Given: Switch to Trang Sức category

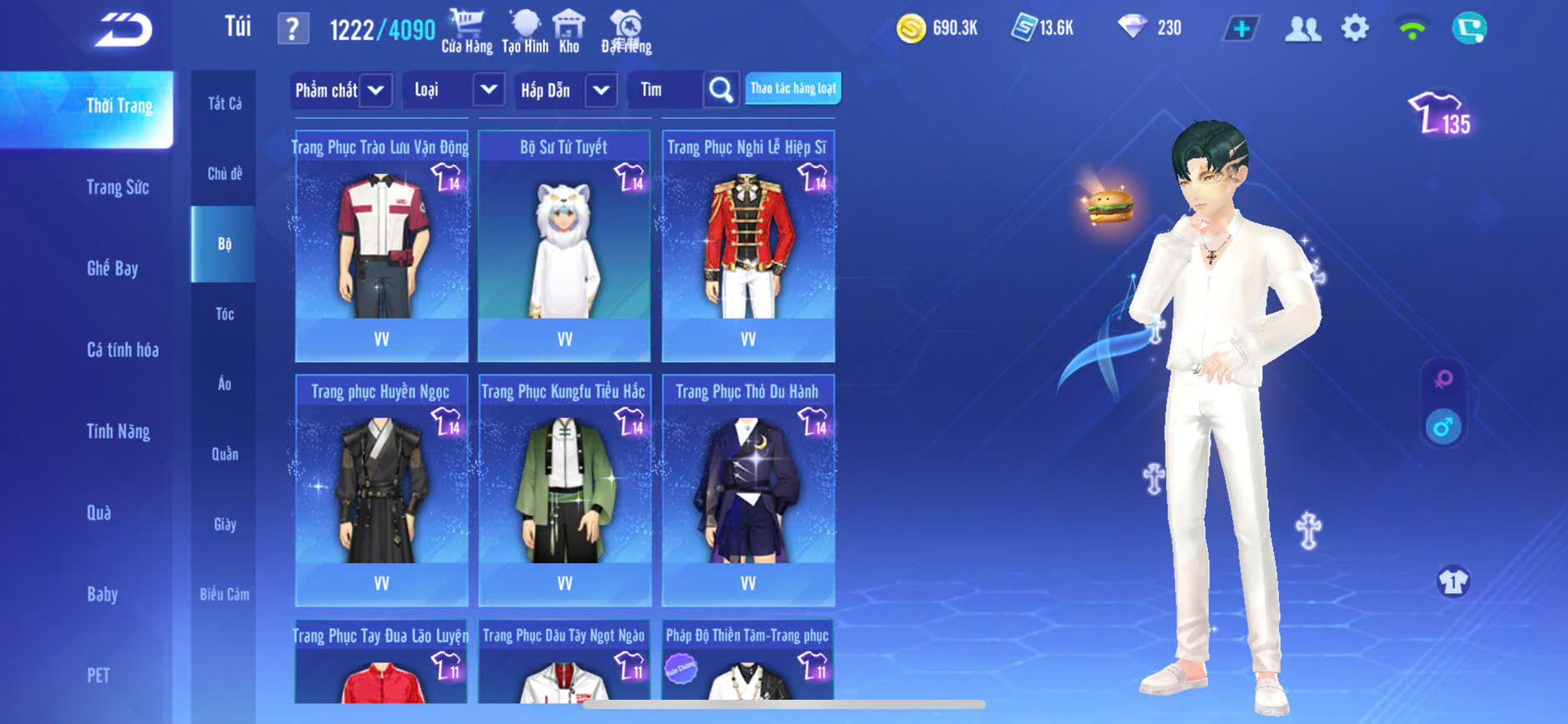Looking at the screenshot, I should [117, 187].
